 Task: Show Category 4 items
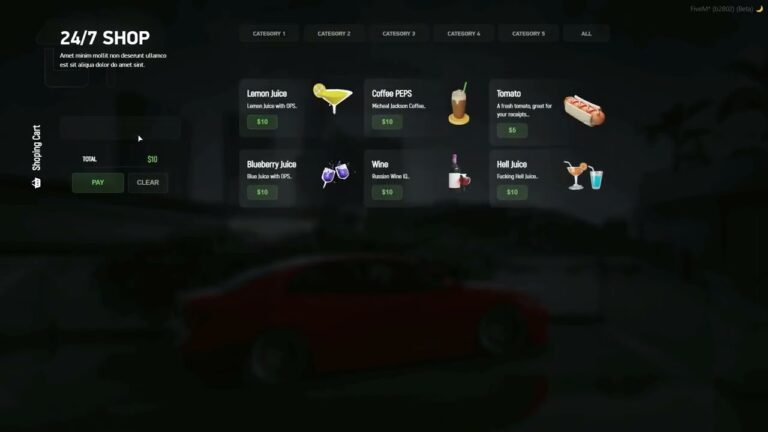462,33
